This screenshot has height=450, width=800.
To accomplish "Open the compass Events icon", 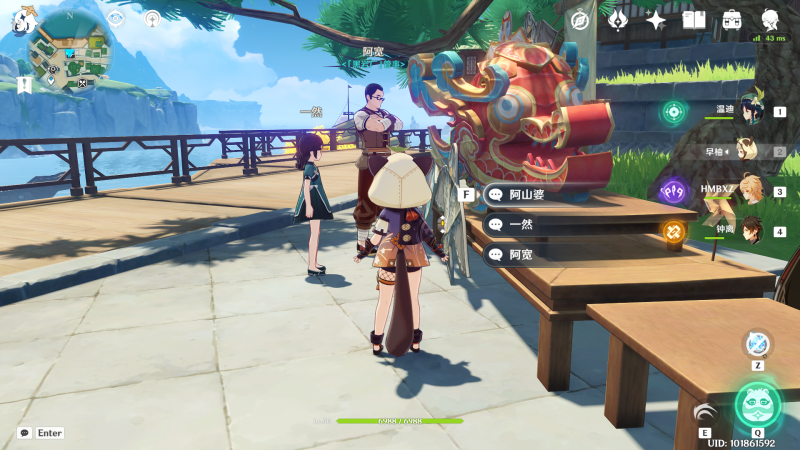I will (x=580, y=20).
